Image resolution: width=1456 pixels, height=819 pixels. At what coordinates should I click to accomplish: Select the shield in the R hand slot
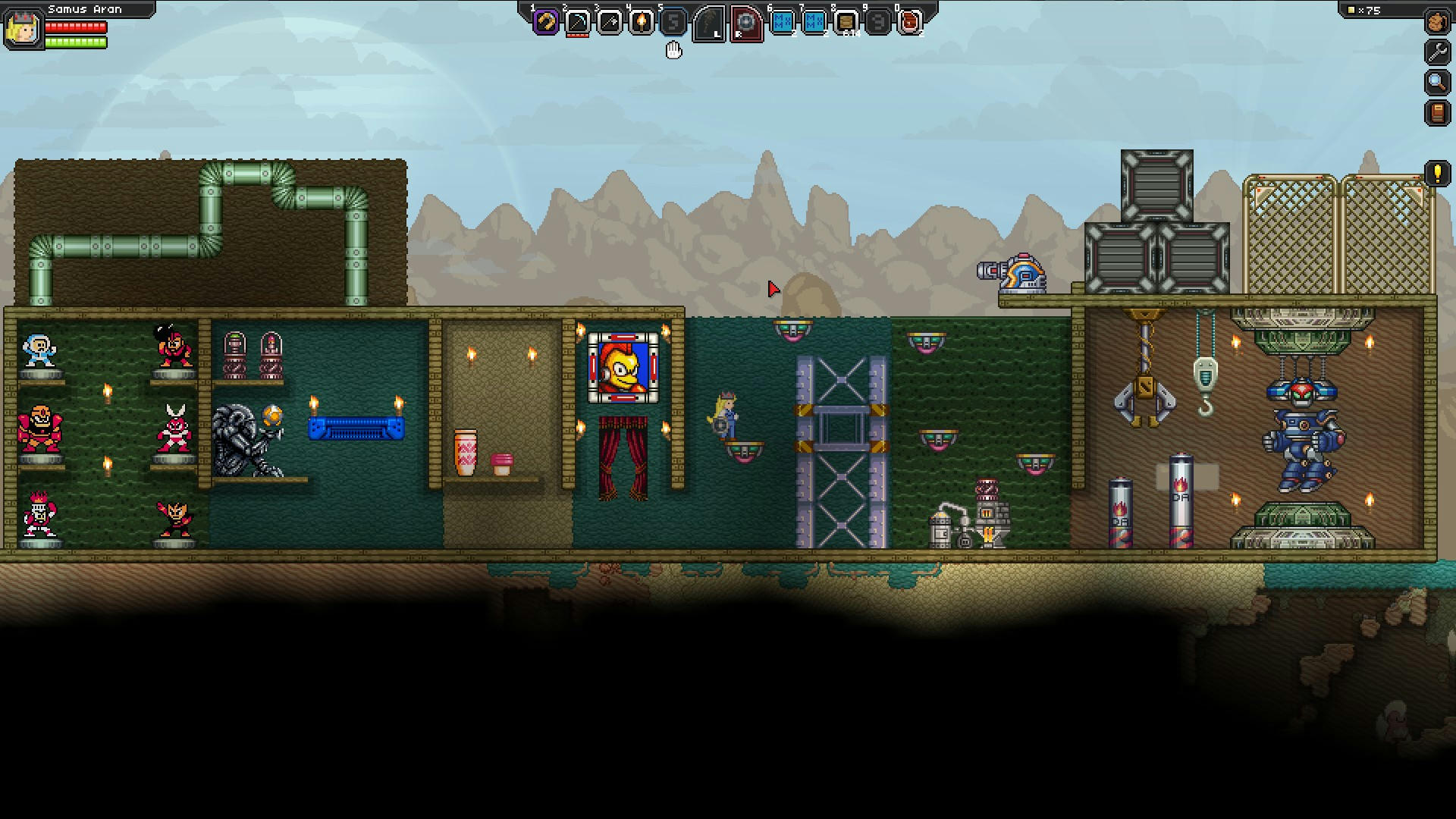point(745,23)
